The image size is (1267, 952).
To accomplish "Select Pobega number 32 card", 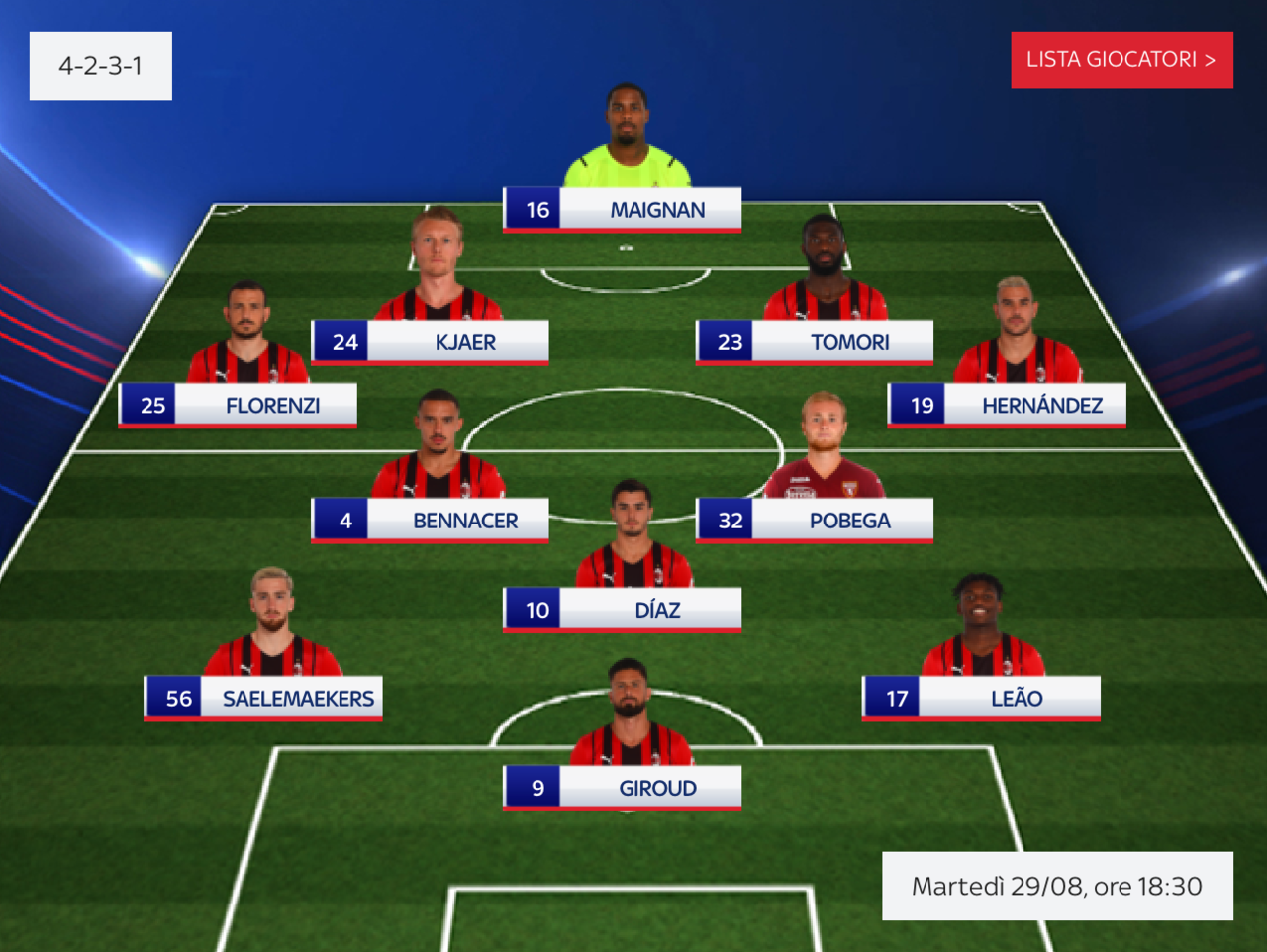I will tap(815, 521).
